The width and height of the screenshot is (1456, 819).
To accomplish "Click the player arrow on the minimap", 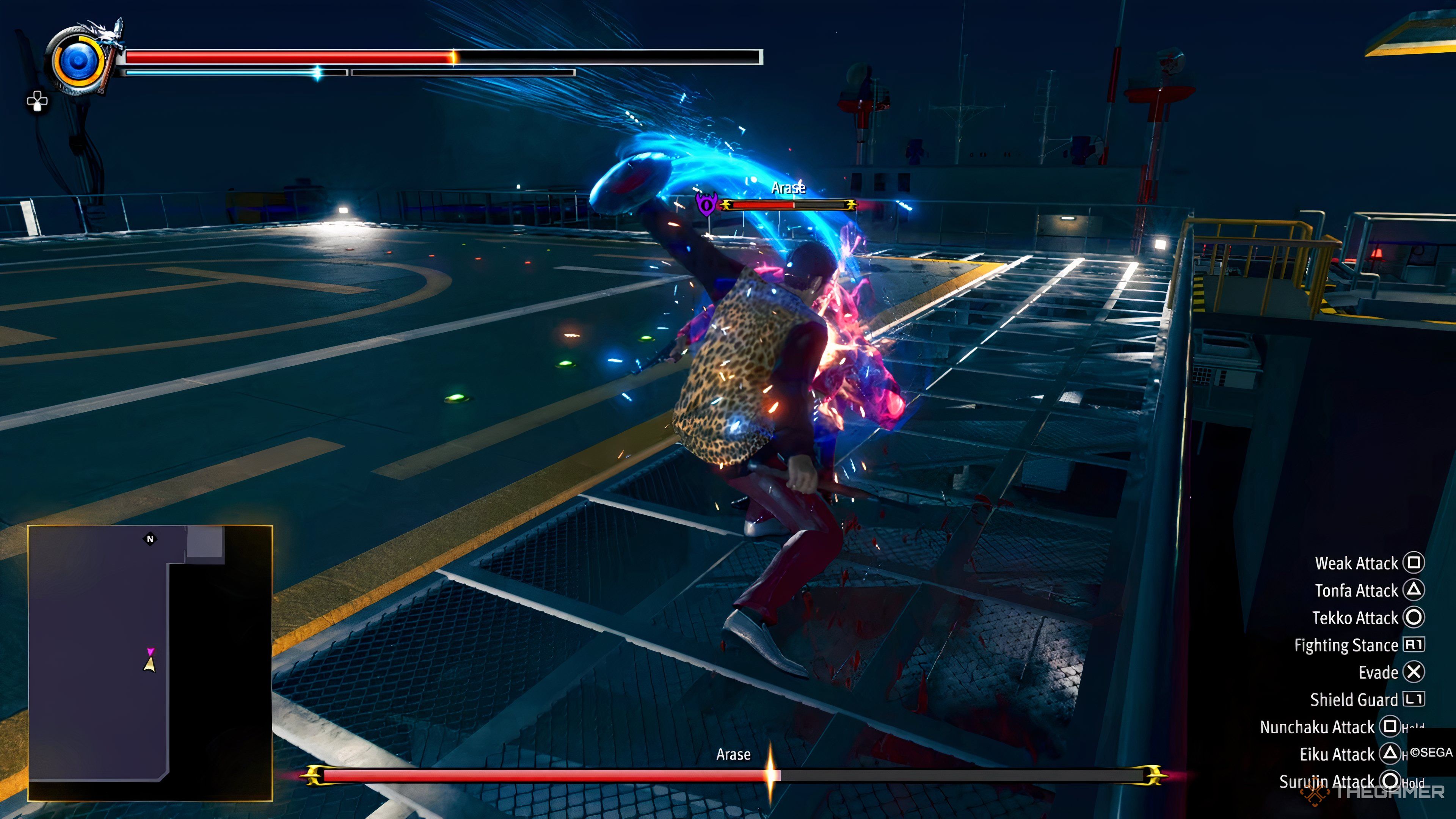I will (150, 664).
